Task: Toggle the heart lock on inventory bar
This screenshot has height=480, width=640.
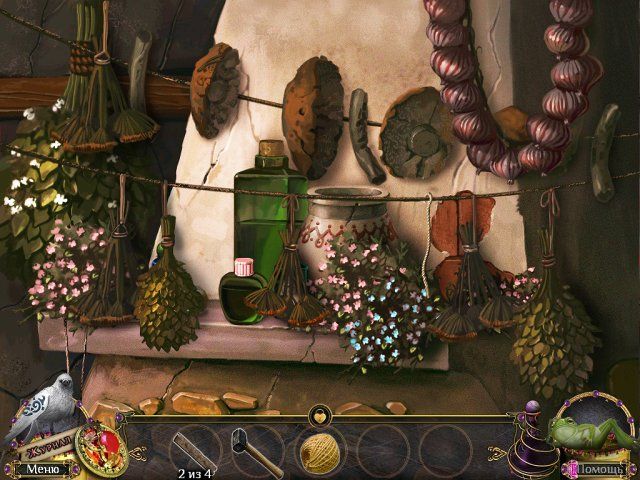Action: click(320, 412)
